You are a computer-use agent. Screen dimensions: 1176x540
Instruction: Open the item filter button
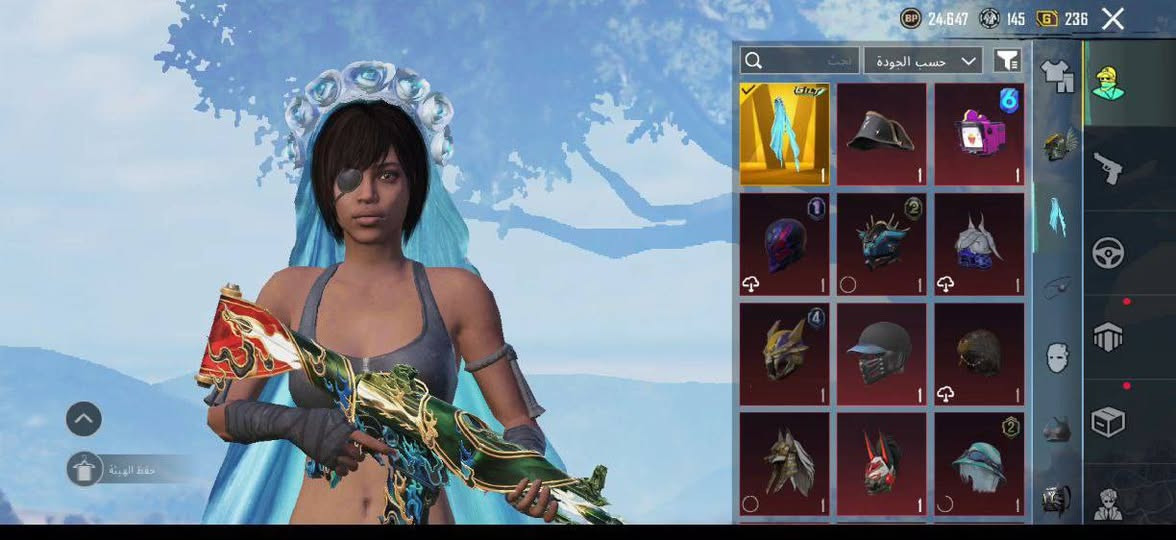1007,61
